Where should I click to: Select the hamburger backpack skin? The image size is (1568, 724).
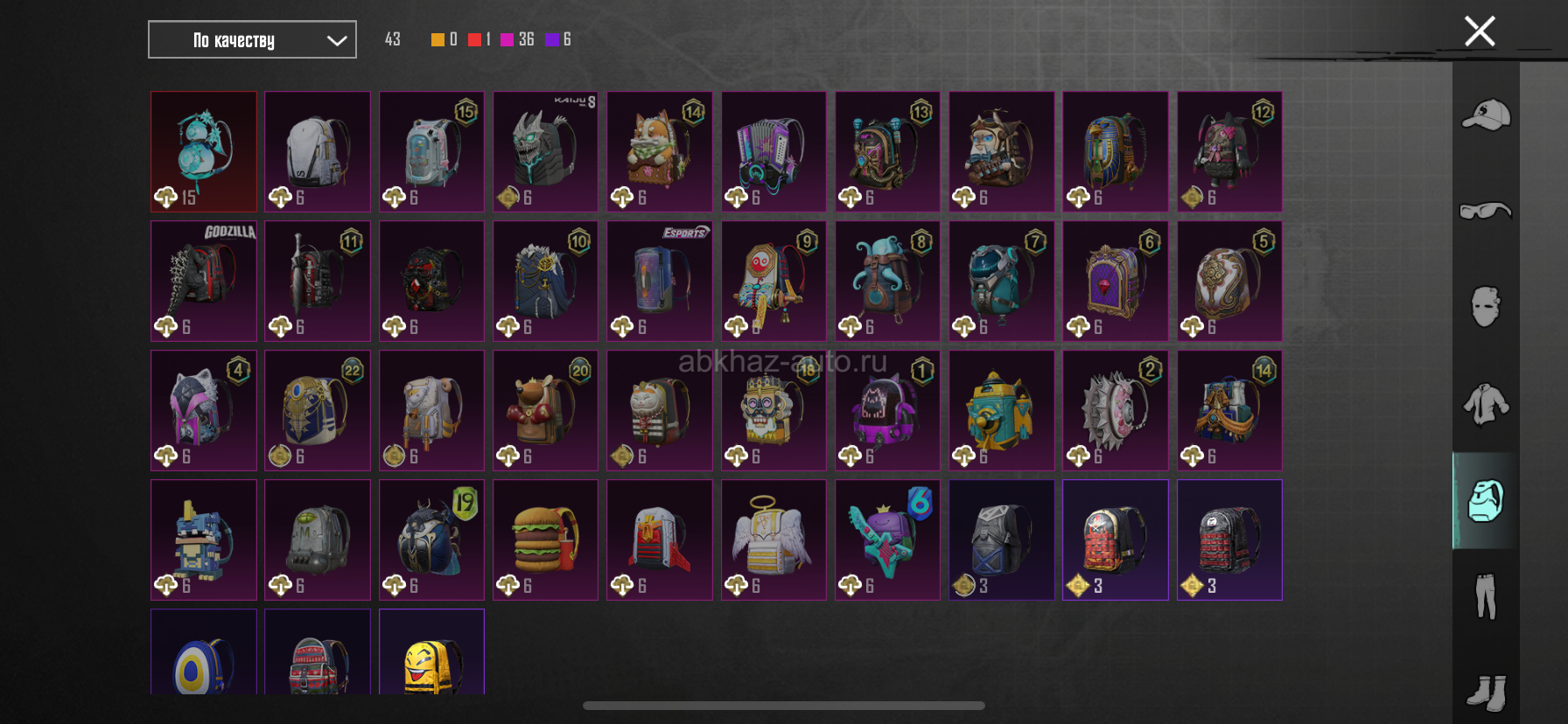pyautogui.click(x=545, y=540)
